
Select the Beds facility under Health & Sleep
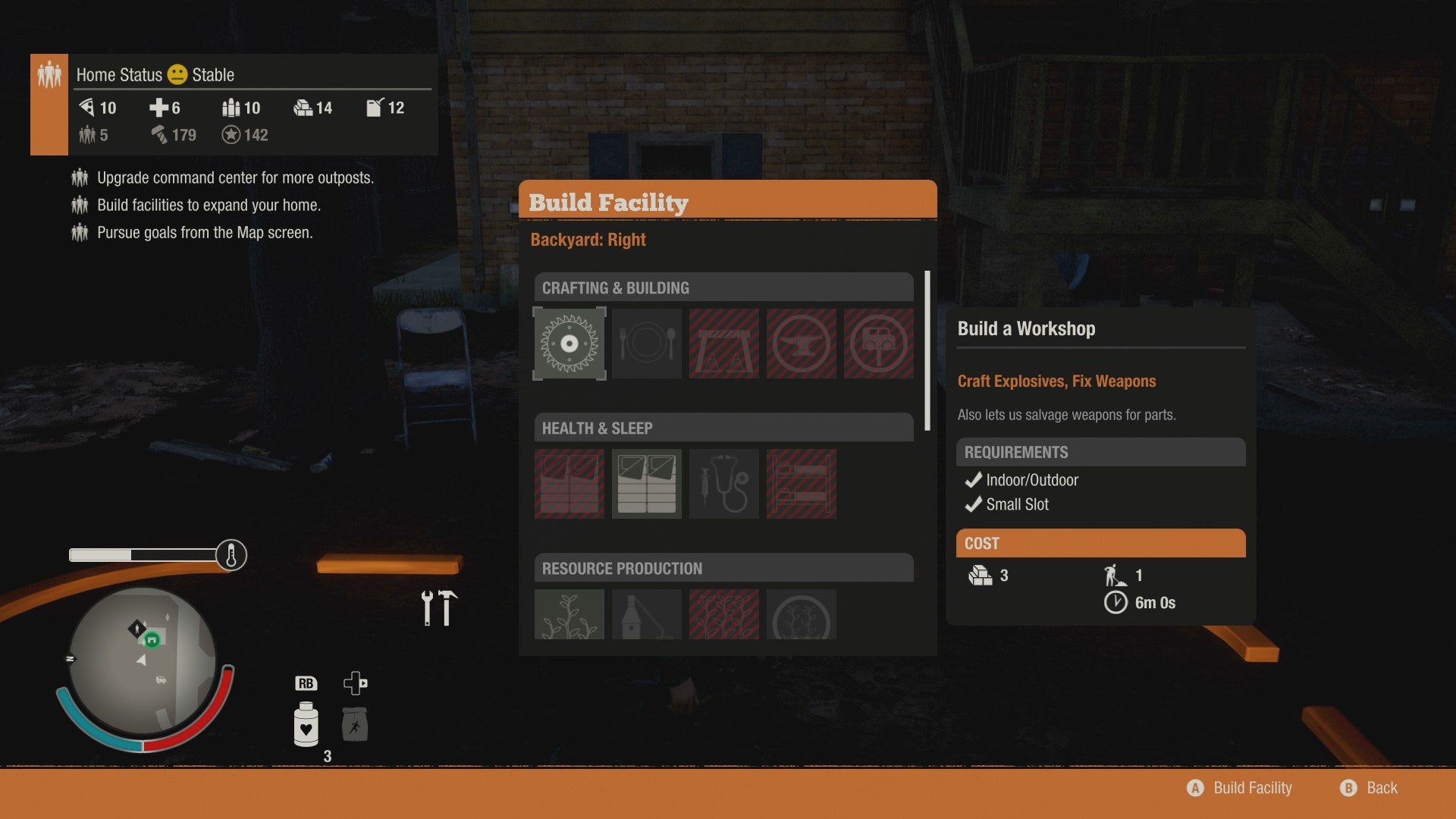(x=646, y=484)
